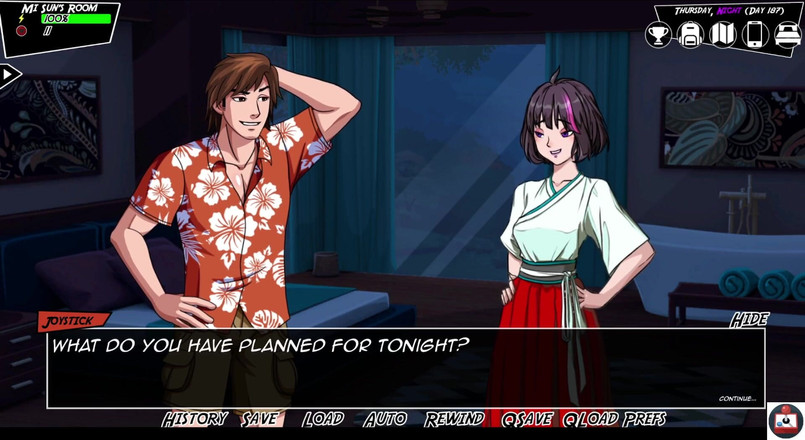
Task: Quick save with QSave
Action: click(527, 419)
